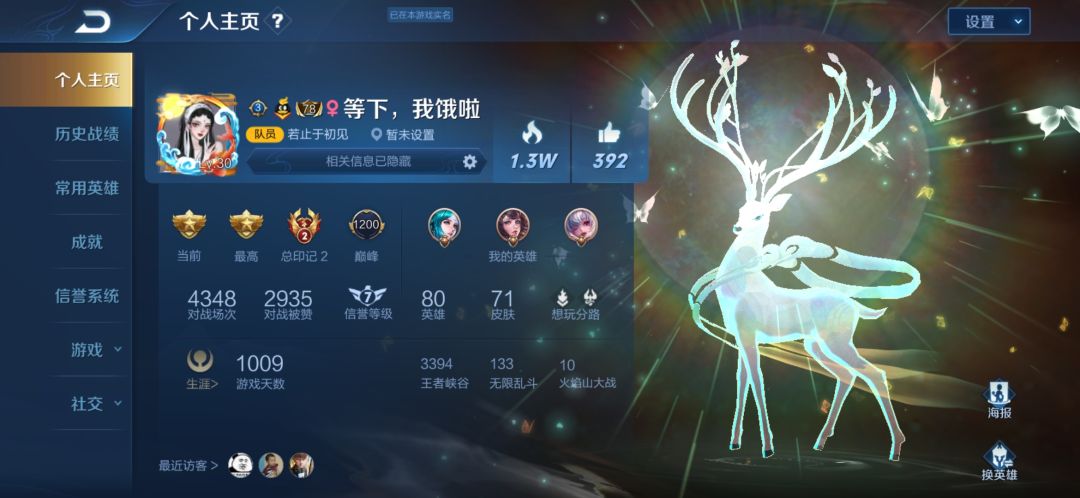The height and width of the screenshot is (498, 1080).
Task: Open the privacy gear icon
Action: (x=470, y=162)
